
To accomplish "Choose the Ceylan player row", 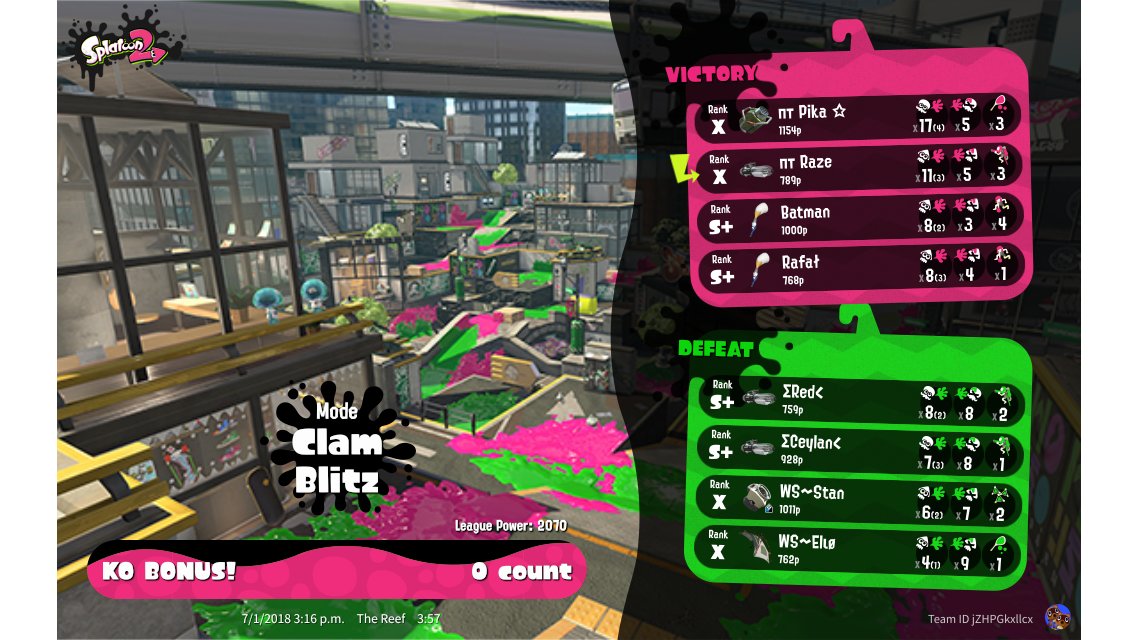I will tap(860, 449).
